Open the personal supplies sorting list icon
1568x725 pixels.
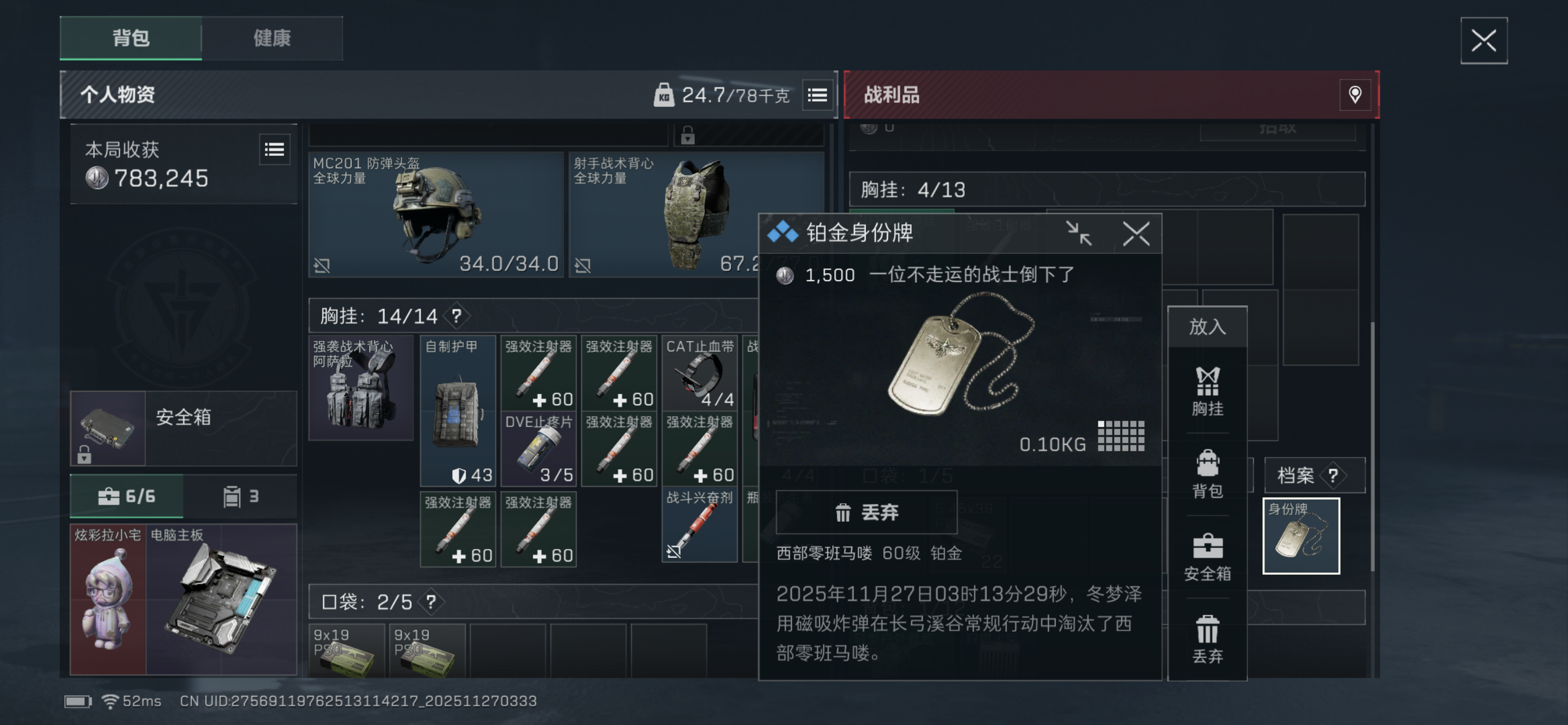(817, 95)
